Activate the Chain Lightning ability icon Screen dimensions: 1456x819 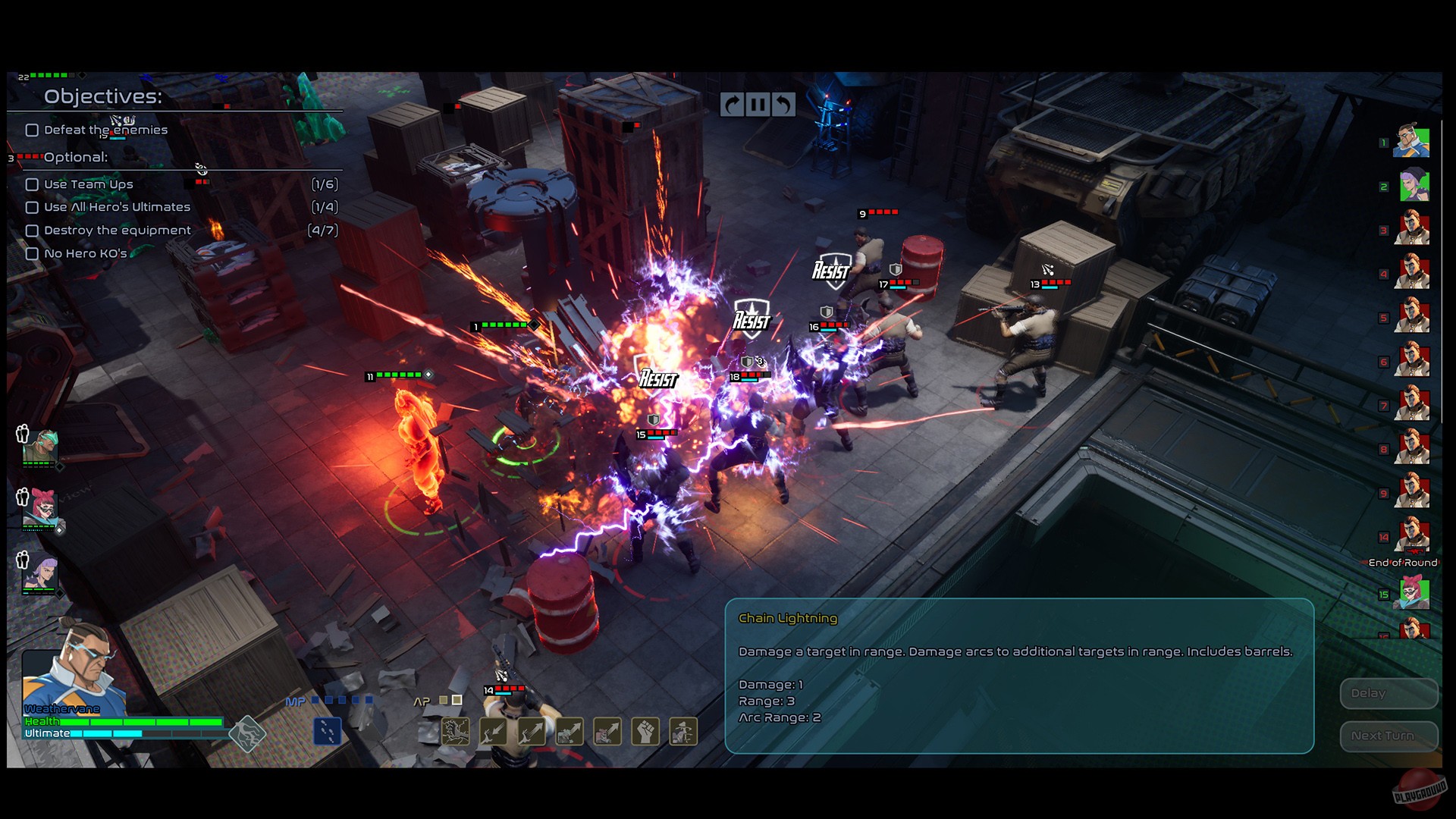(x=456, y=731)
